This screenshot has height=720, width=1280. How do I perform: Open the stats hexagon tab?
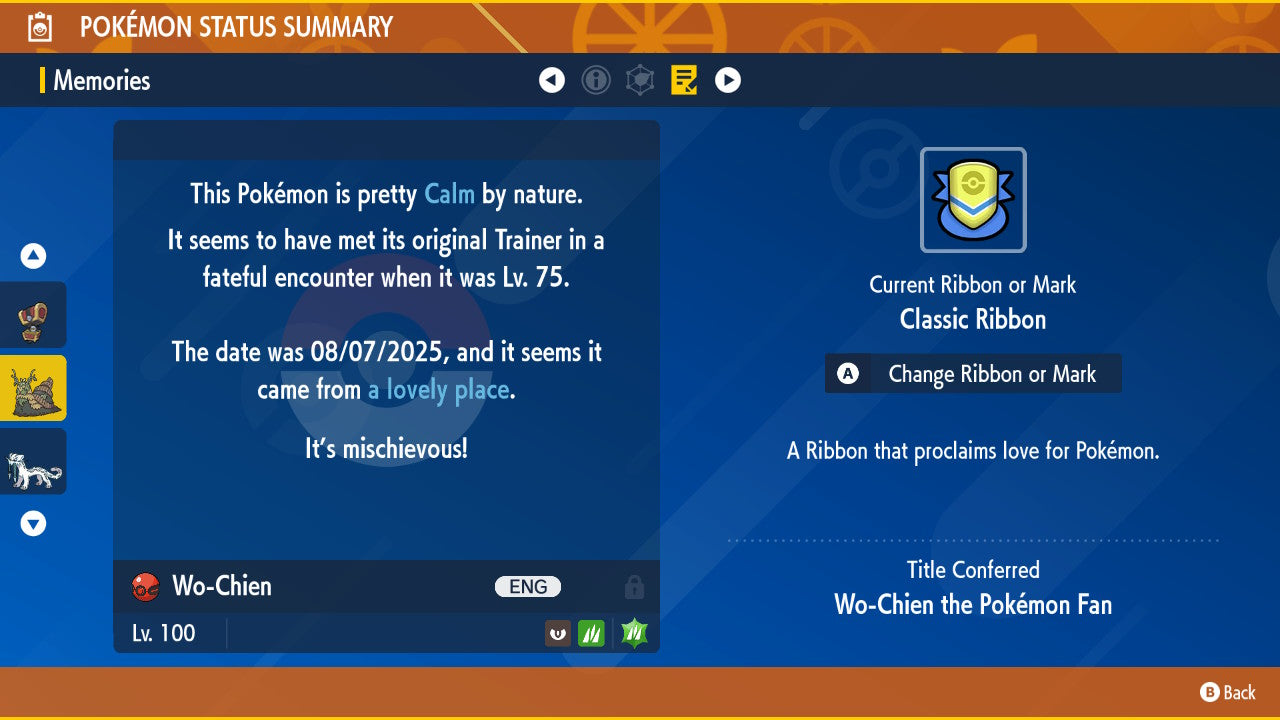click(640, 80)
